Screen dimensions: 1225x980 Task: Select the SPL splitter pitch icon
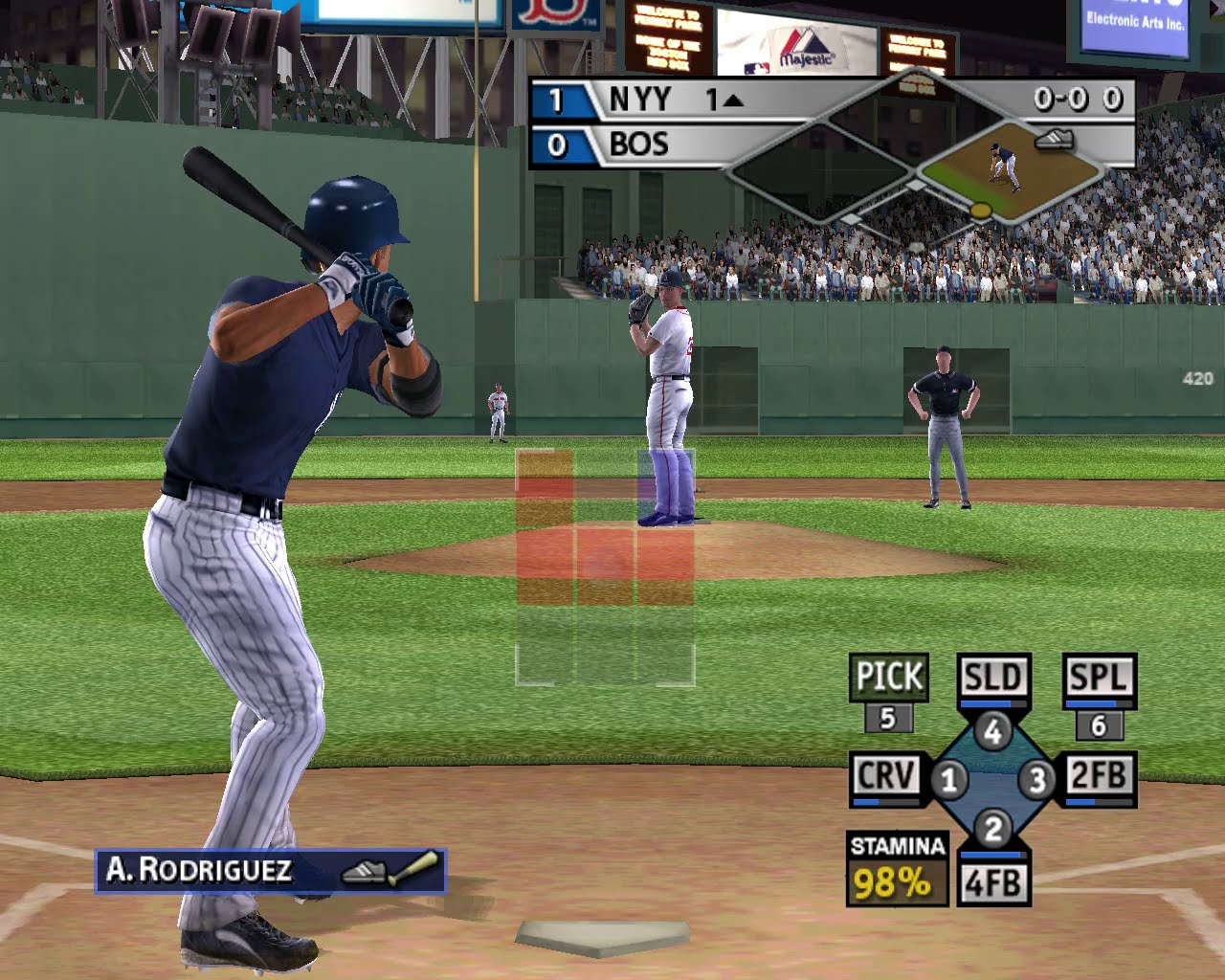click(1101, 677)
